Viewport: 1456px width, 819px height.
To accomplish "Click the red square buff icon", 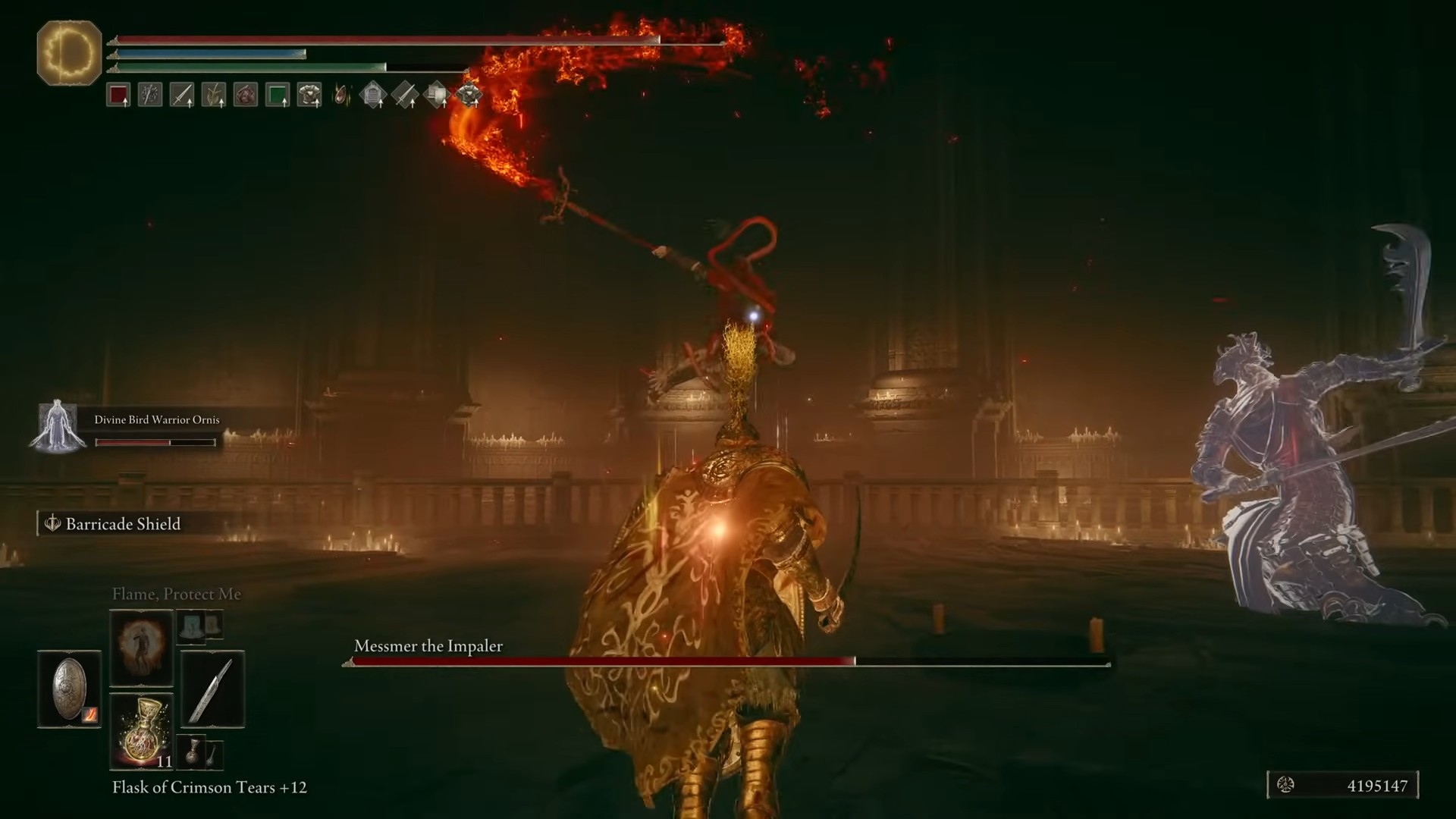I will coord(118,96).
